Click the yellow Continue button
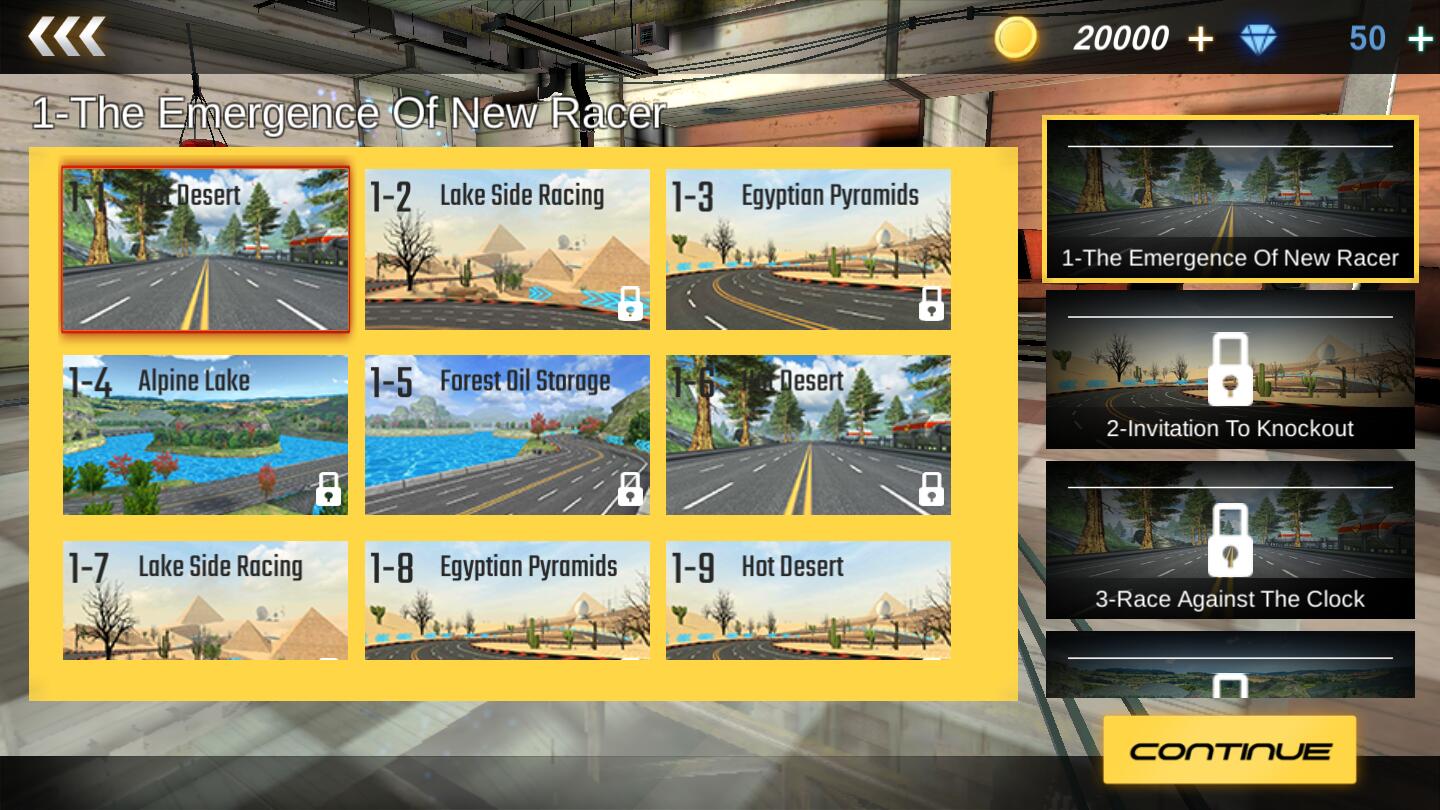Image resolution: width=1440 pixels, height=810 pixels. pos(1230,750)
